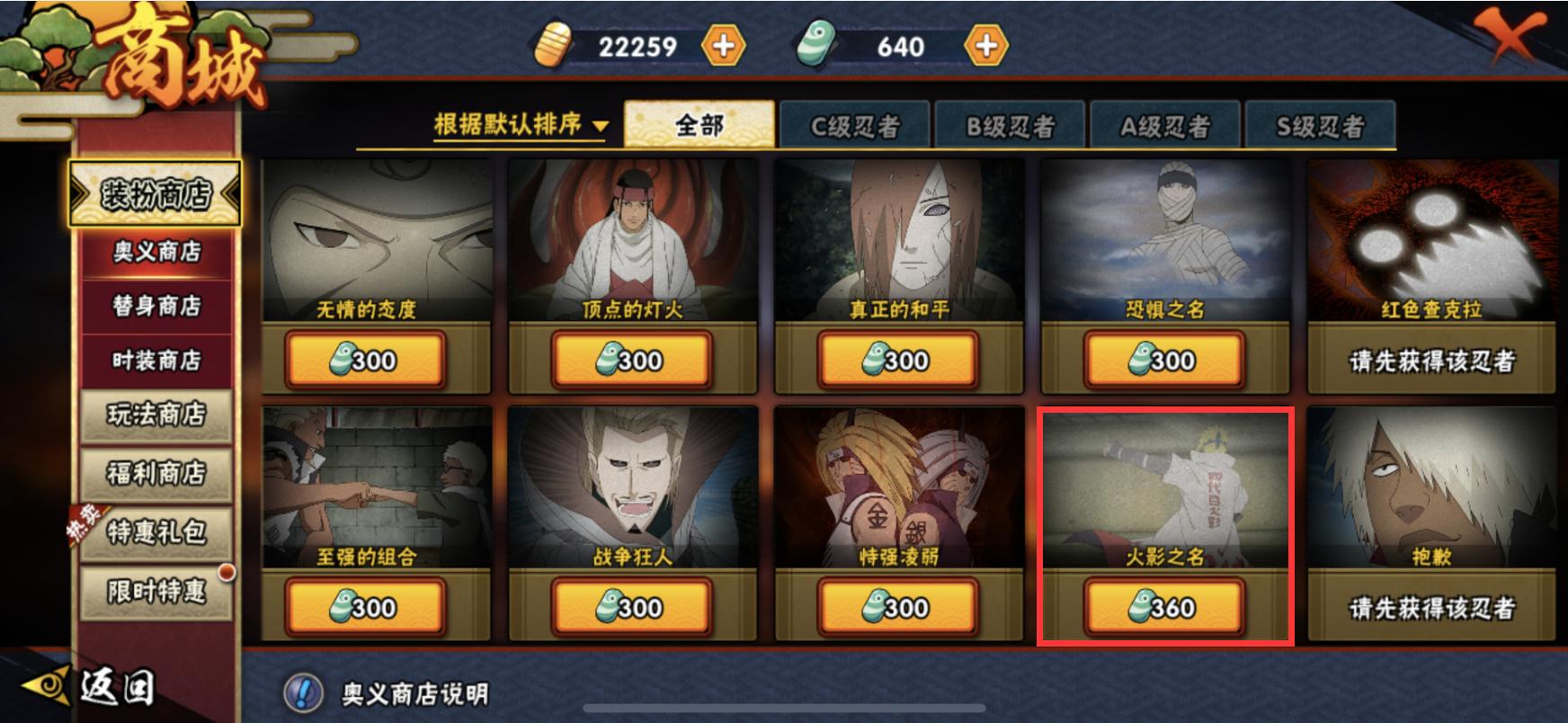The height and width of the screenshot is (723, 1568).
Task: Buy 火影之名 for 360 coupons
Action: pyautogui.click(x=1163, y=608)
